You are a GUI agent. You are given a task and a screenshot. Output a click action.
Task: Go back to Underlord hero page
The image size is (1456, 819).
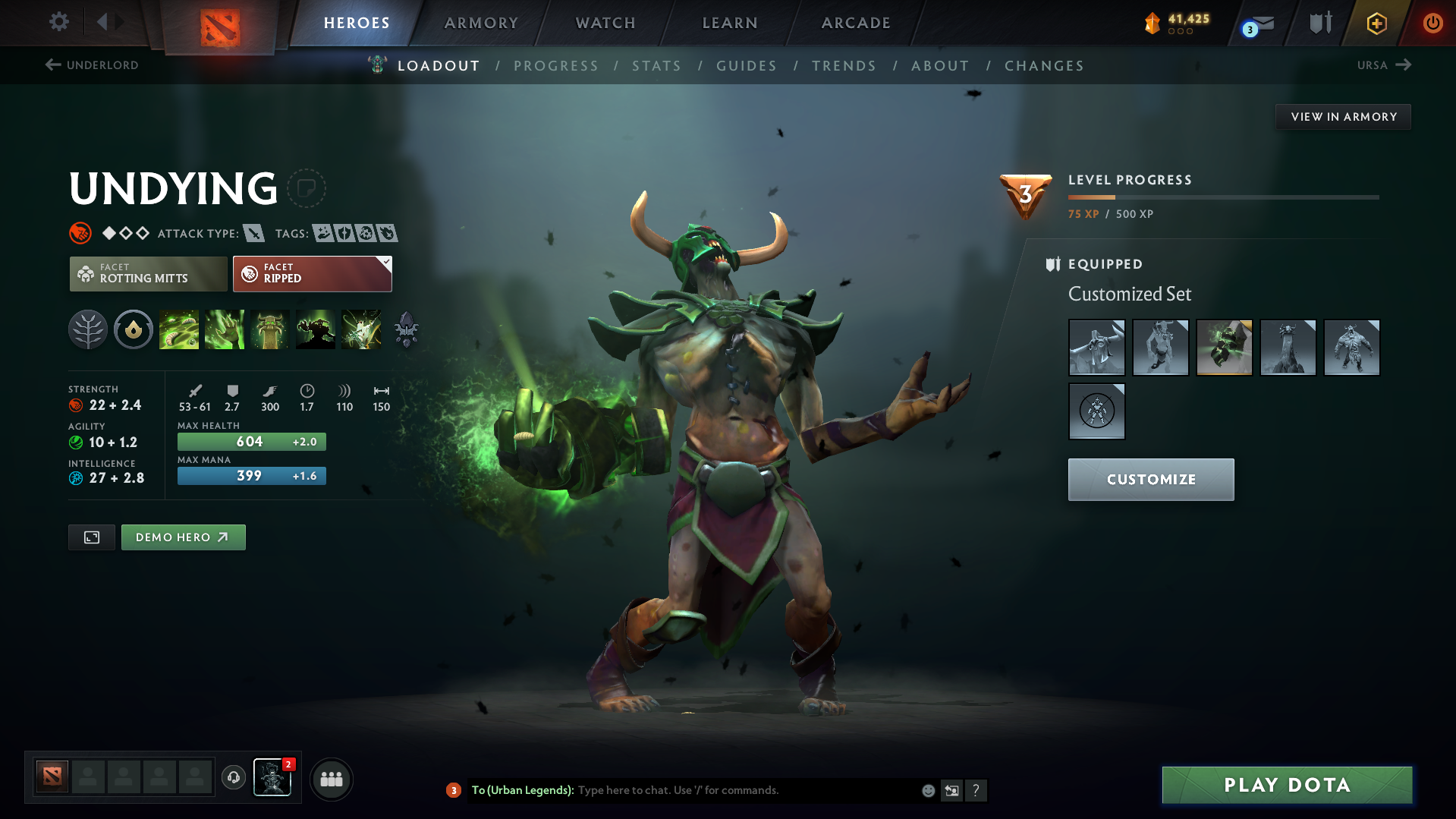[91, 65]
